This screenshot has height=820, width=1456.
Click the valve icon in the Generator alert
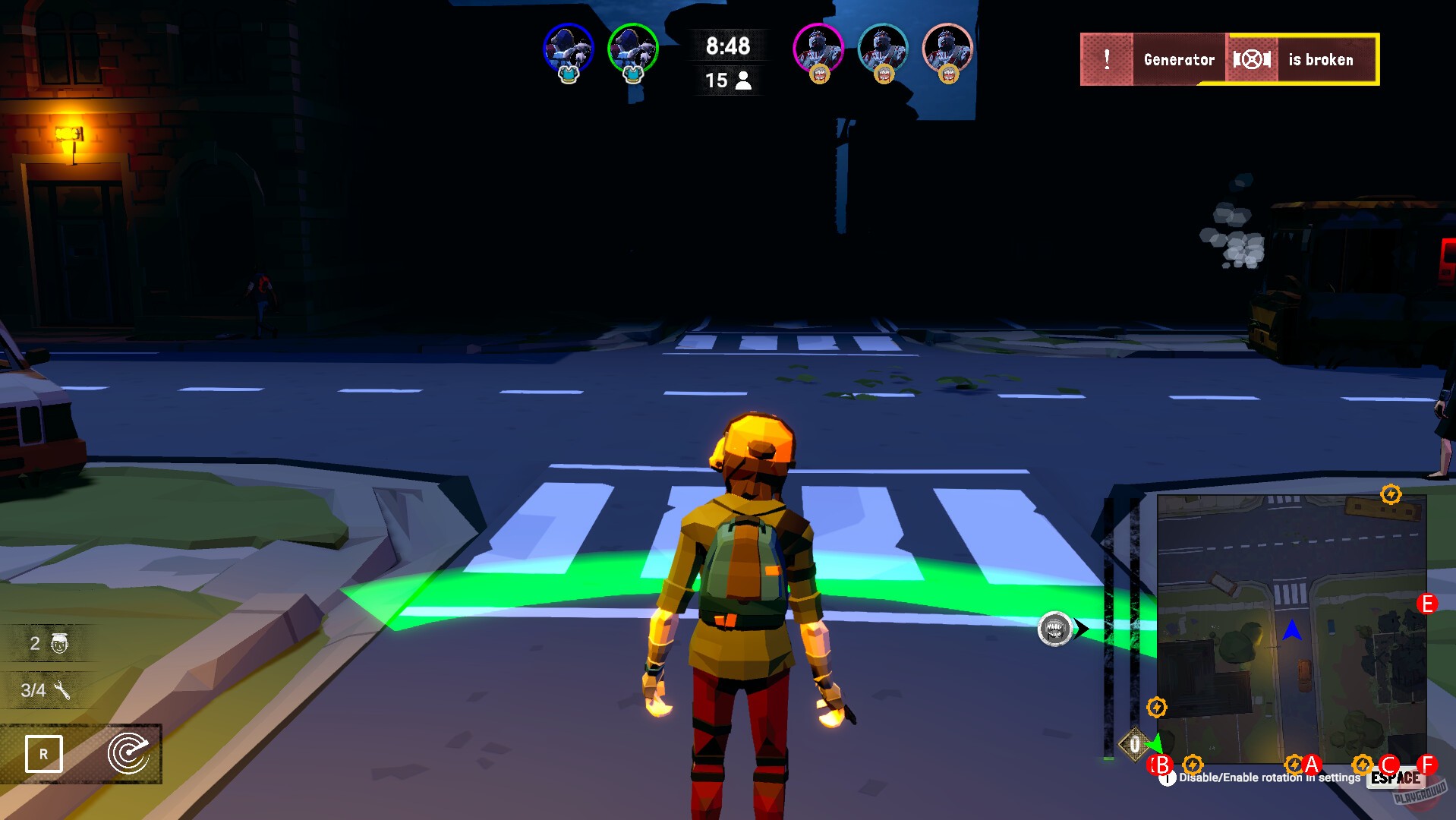(x=1252, y=59)
